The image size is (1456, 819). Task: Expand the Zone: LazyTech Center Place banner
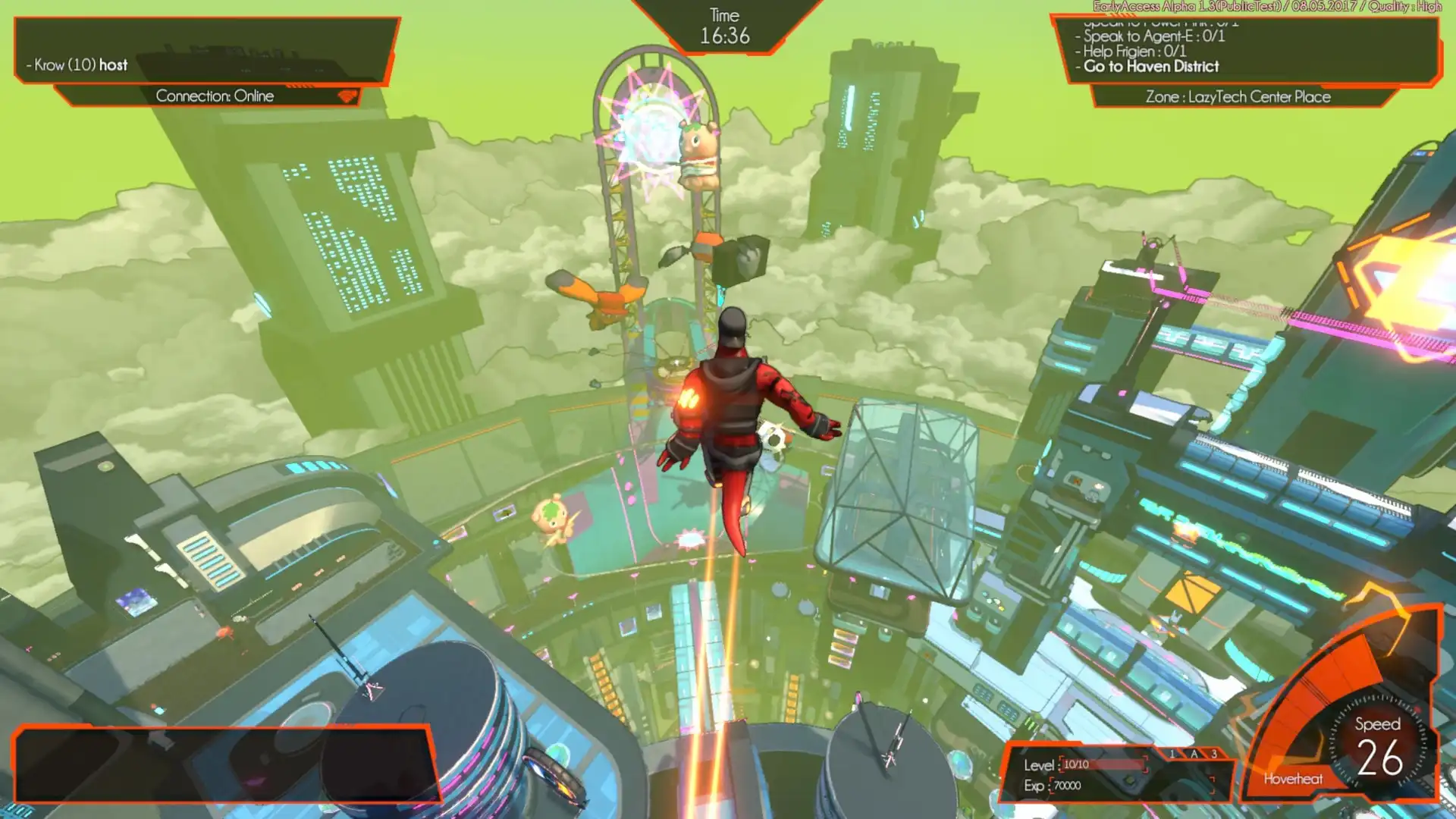(1238, 97)
